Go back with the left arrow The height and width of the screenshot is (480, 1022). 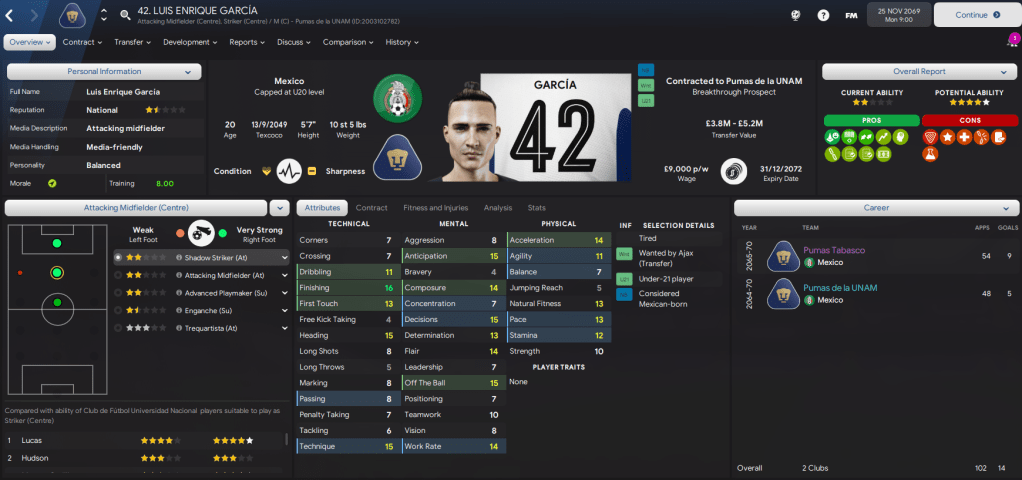(x=10, y=15)
